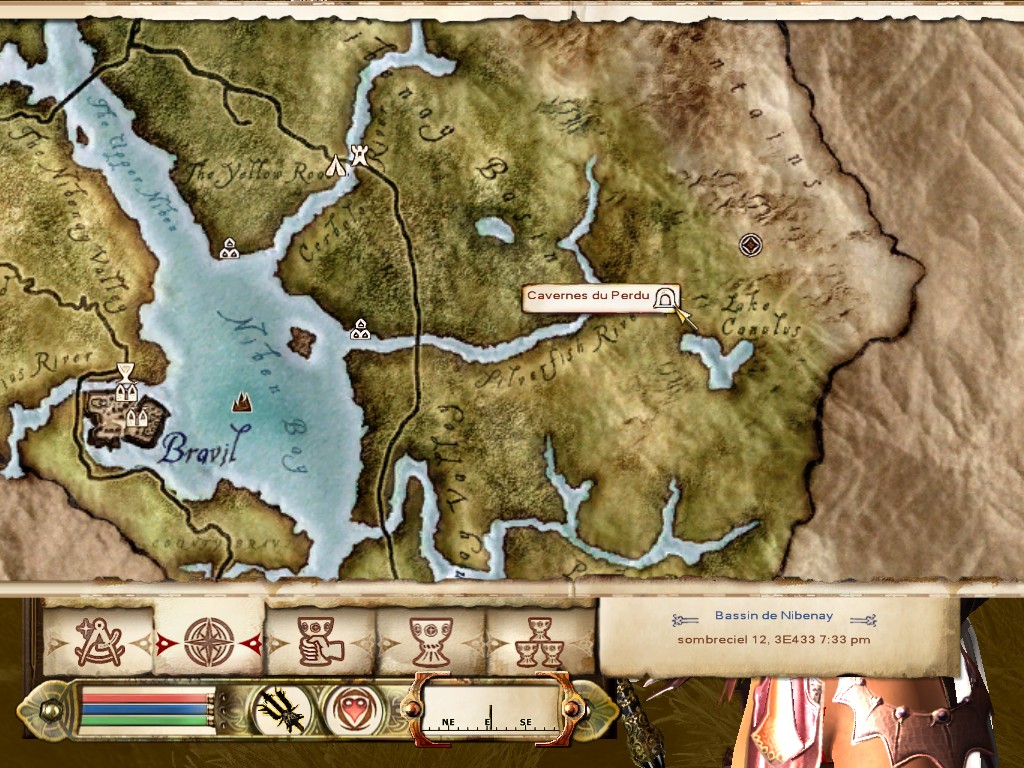Switch to completed quests tab with three goblets
This screenshot has width=1024, height=768.
540,641
